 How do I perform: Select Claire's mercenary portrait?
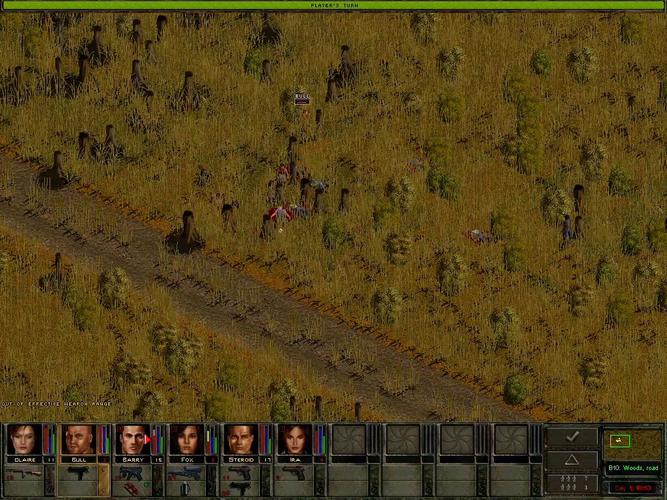22,439
